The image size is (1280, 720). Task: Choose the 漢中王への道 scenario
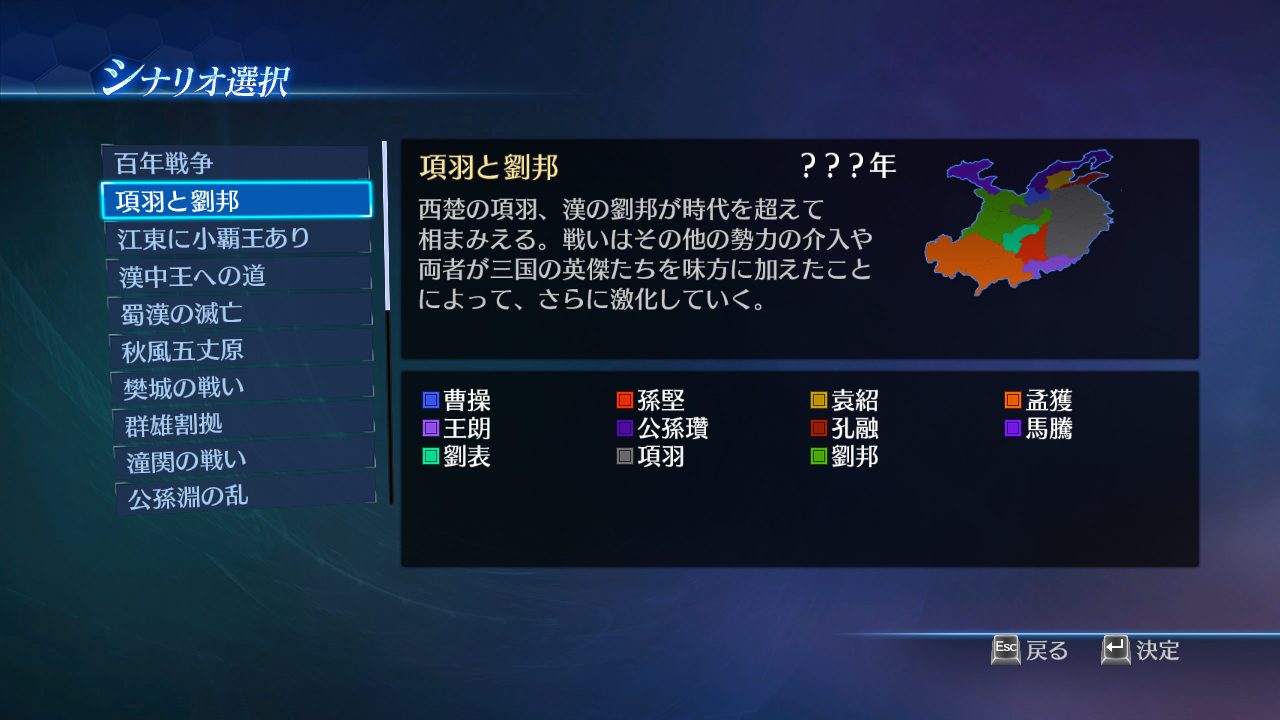237,274
